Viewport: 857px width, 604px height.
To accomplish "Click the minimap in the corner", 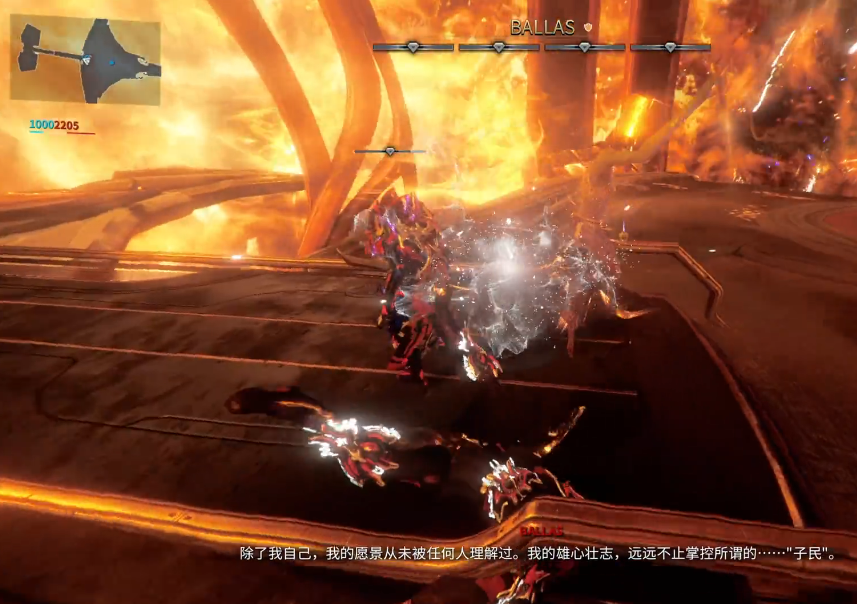I will click(85, 60).
